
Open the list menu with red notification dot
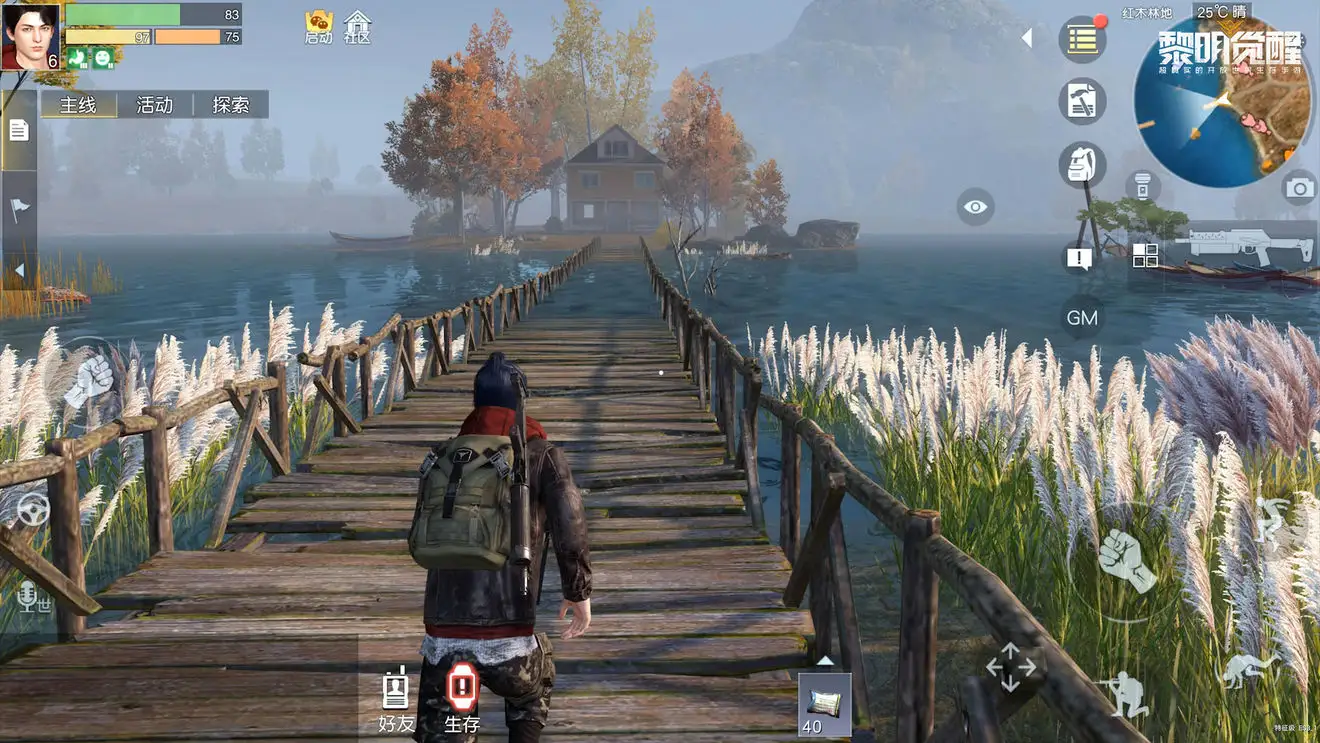coord(1082,40)
